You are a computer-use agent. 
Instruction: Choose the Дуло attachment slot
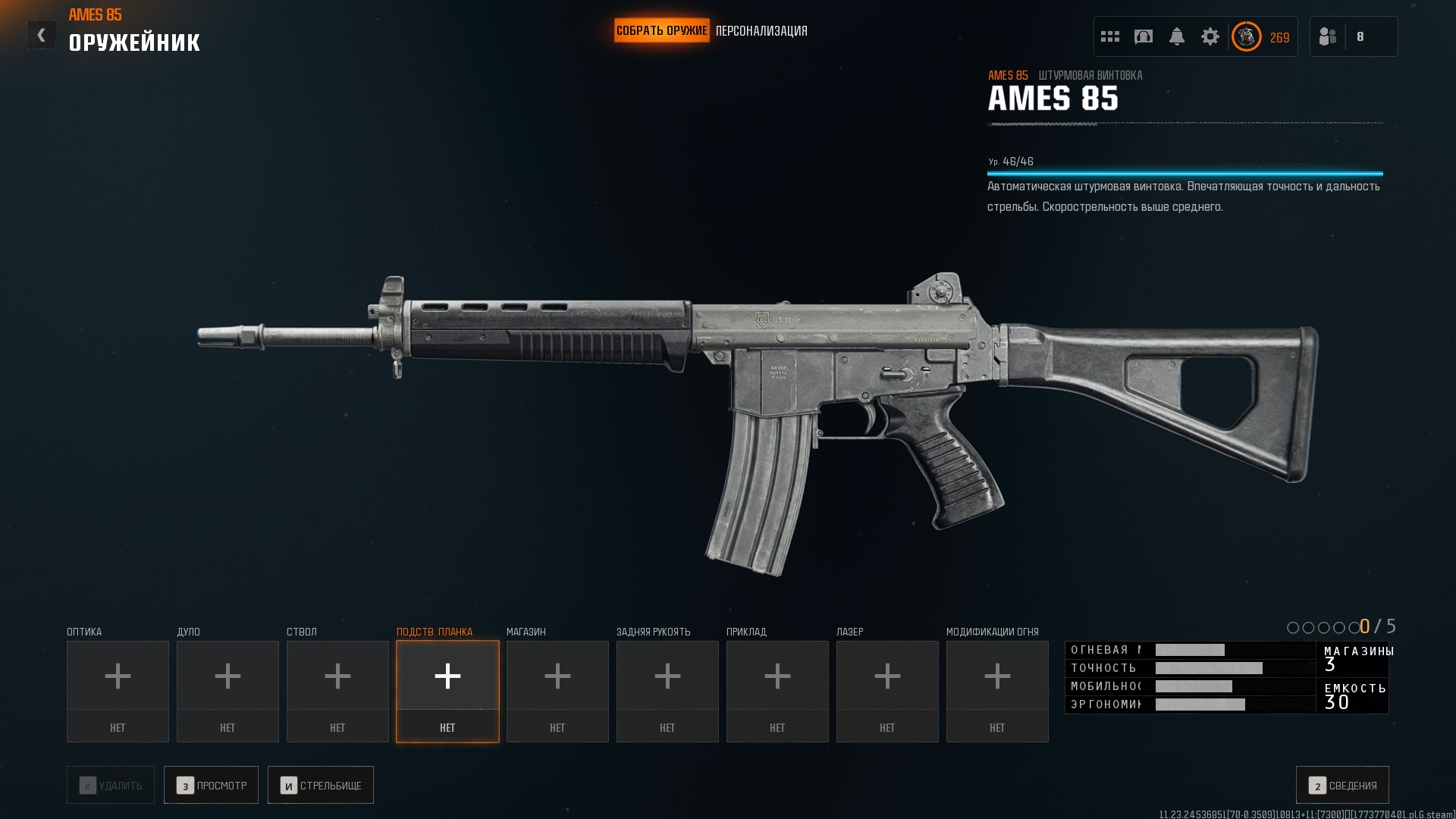[x=227, y=691]
